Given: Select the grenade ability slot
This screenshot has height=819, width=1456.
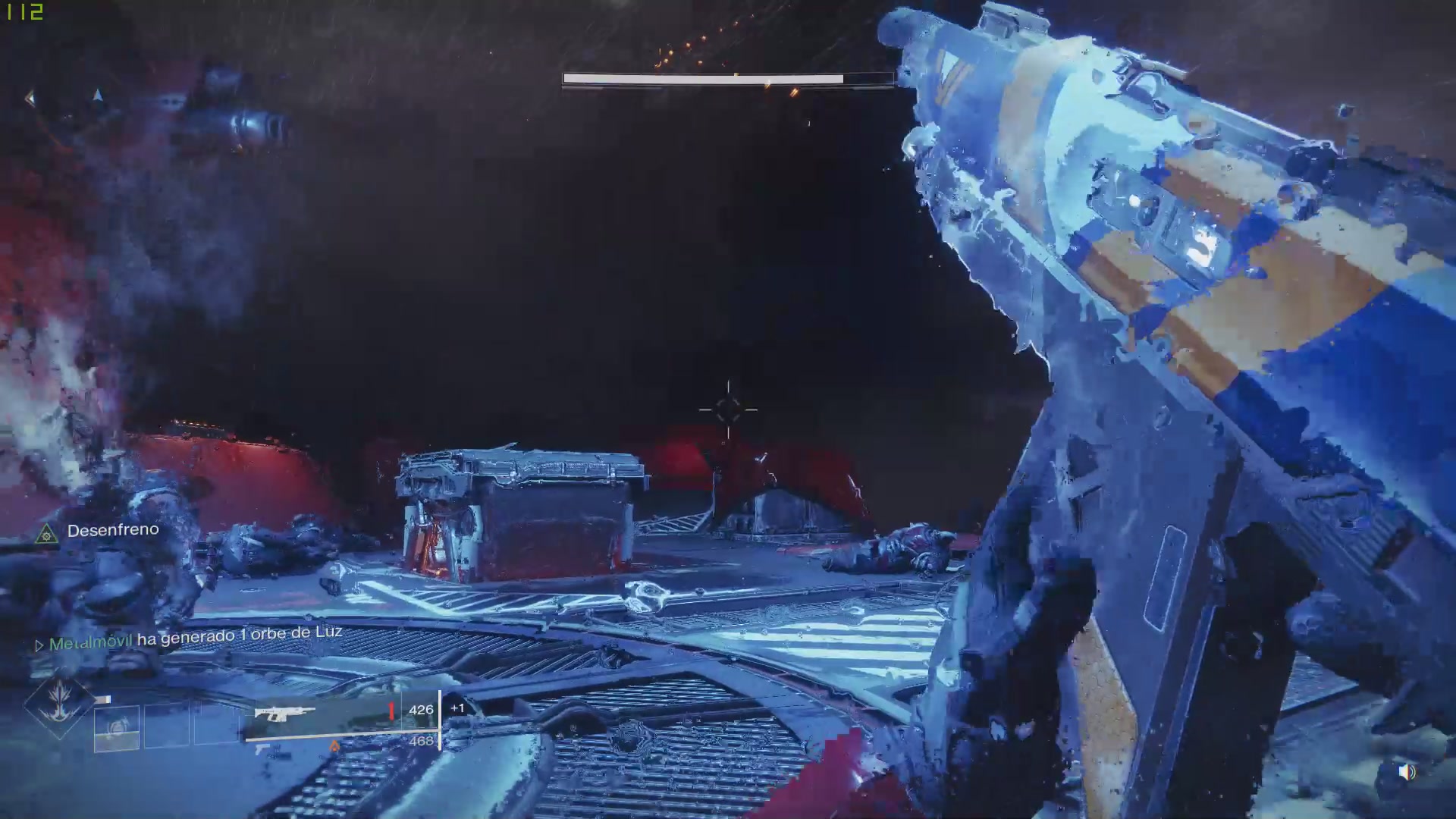Looking at the screenshot, I should [x=117, y=728].
